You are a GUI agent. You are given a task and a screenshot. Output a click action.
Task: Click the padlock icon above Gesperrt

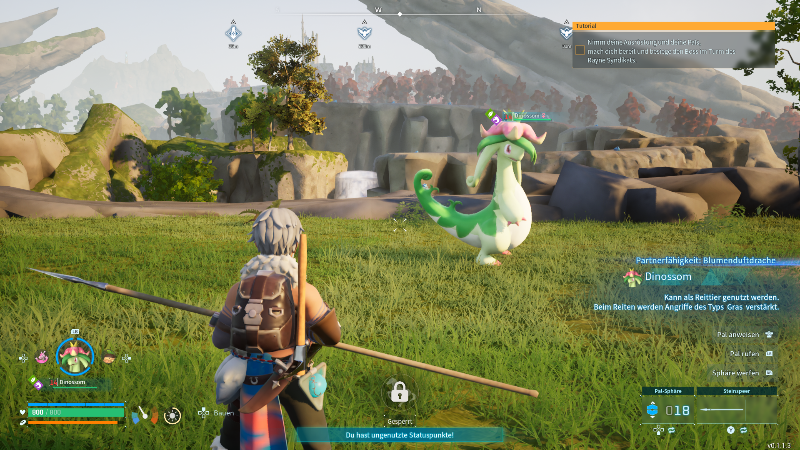point(398,391)
